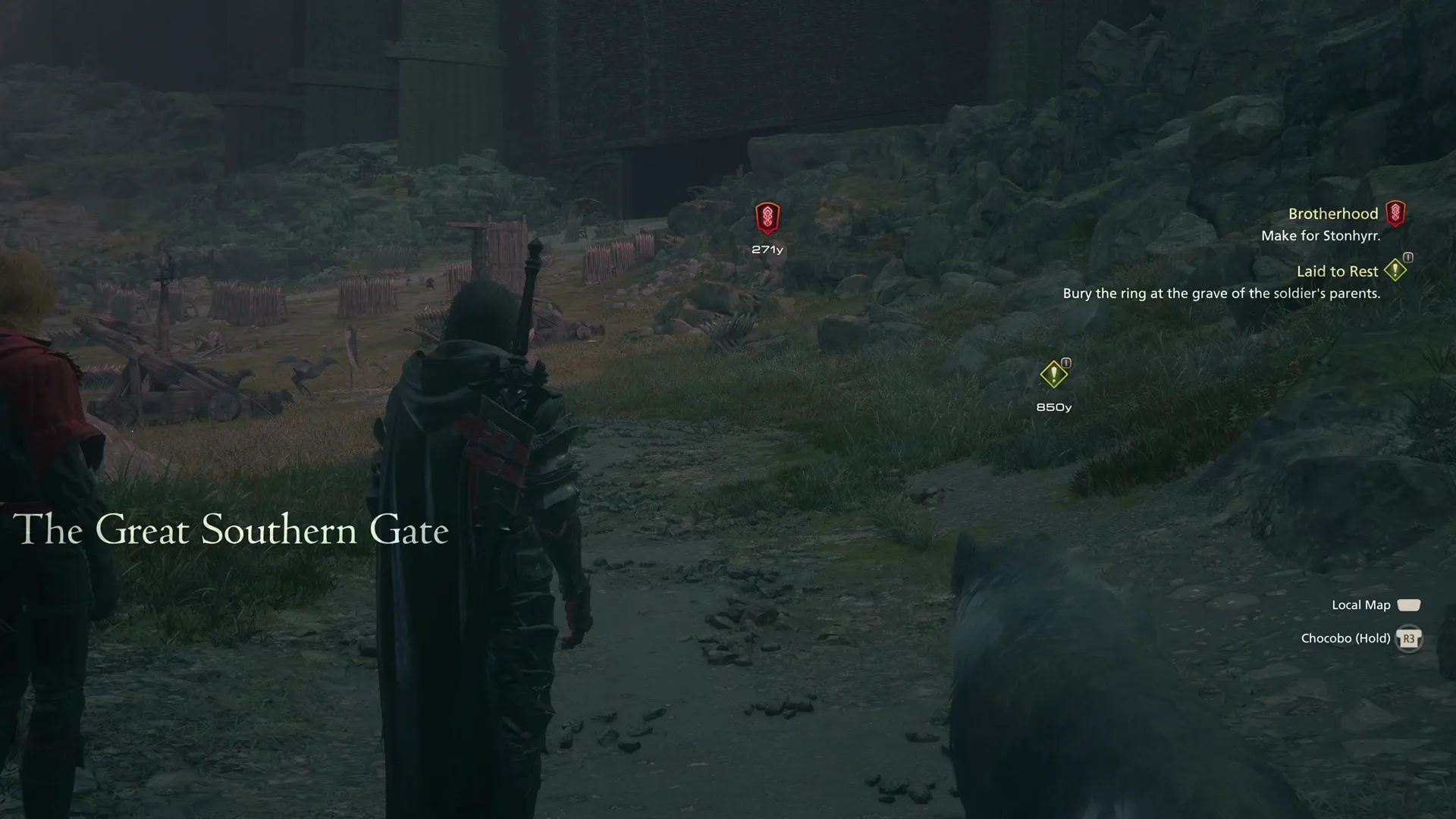Toggle the Chocobo hold control ring
1456x819 pixels.
point(1408,639)
